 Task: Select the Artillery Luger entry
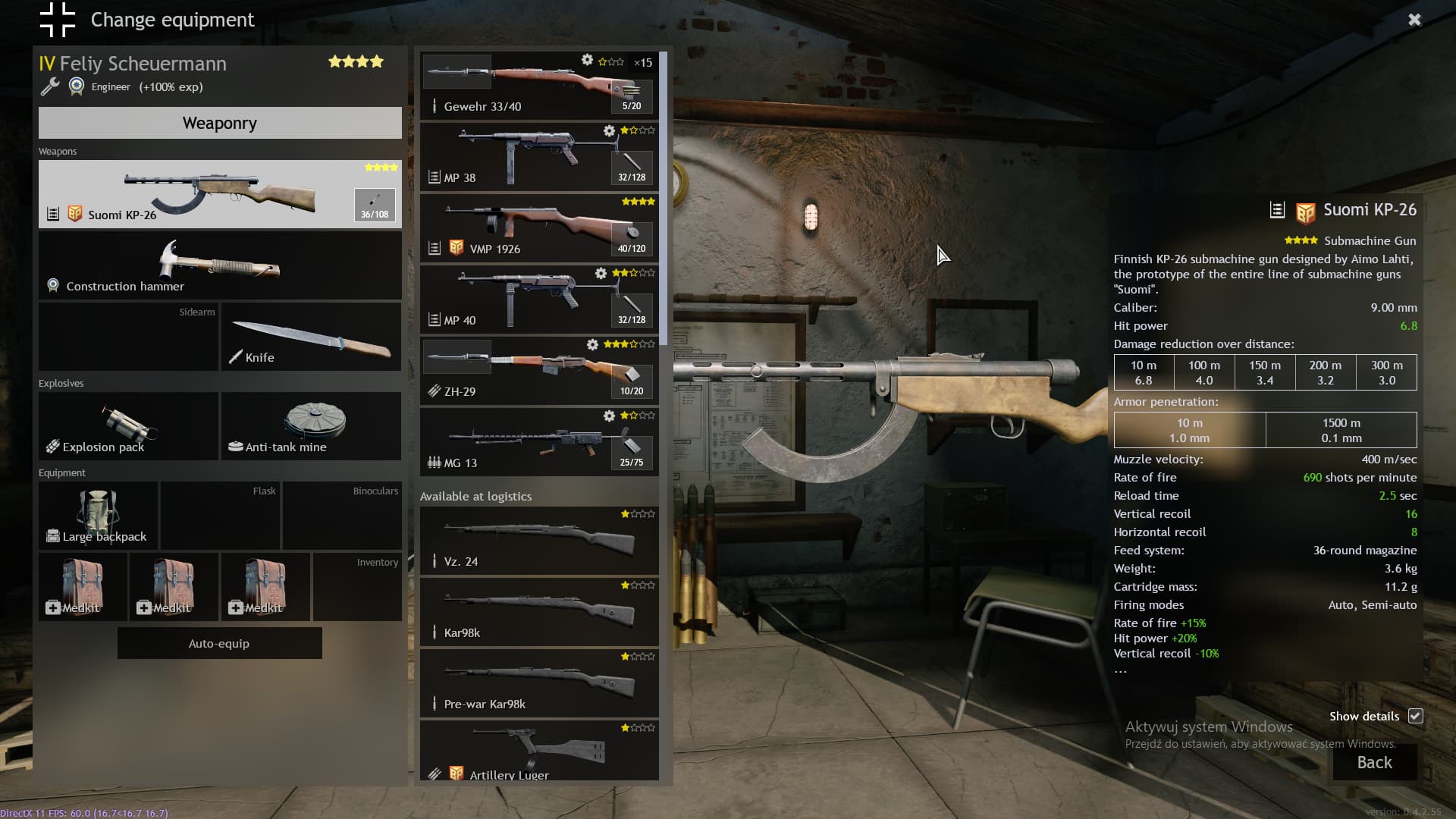(539, 751)
